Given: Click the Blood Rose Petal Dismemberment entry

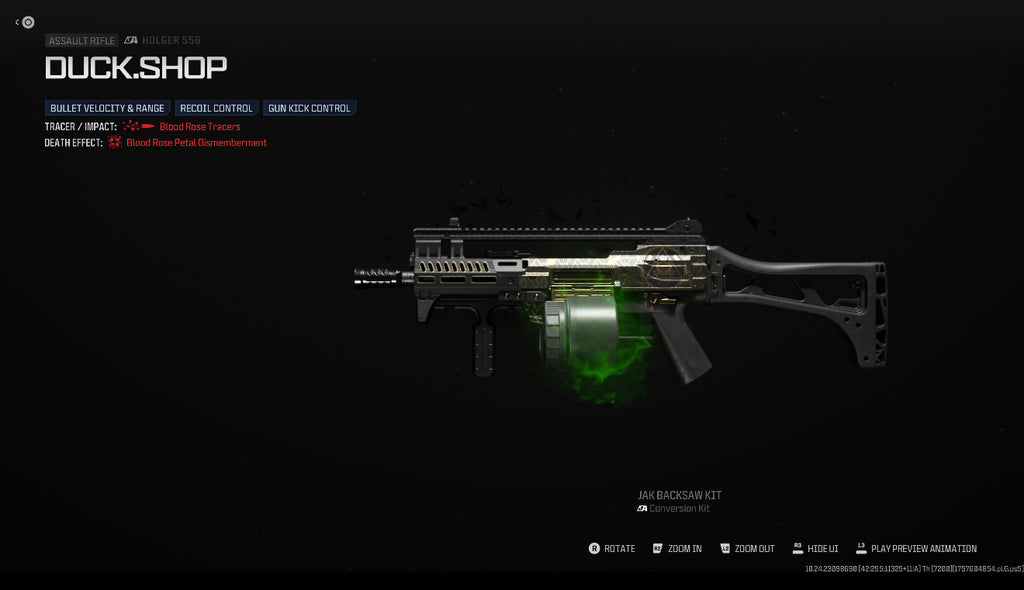Looking at the screenshot, I should [x=196, y=143].
